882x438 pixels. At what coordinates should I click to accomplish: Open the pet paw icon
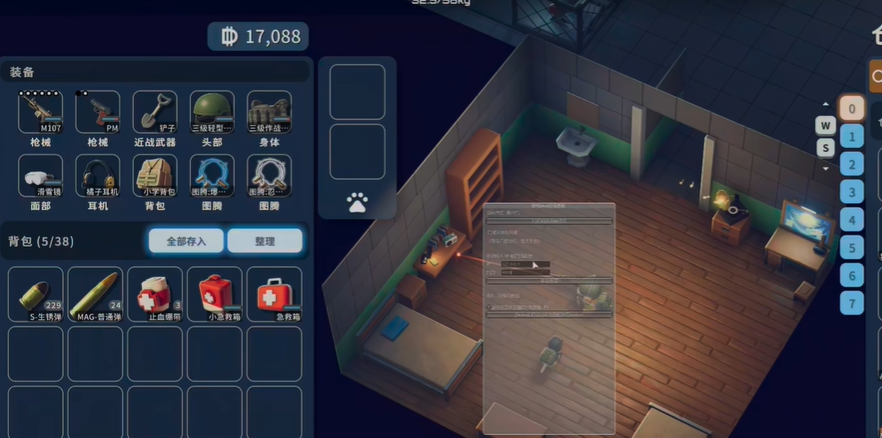point(357,203)
